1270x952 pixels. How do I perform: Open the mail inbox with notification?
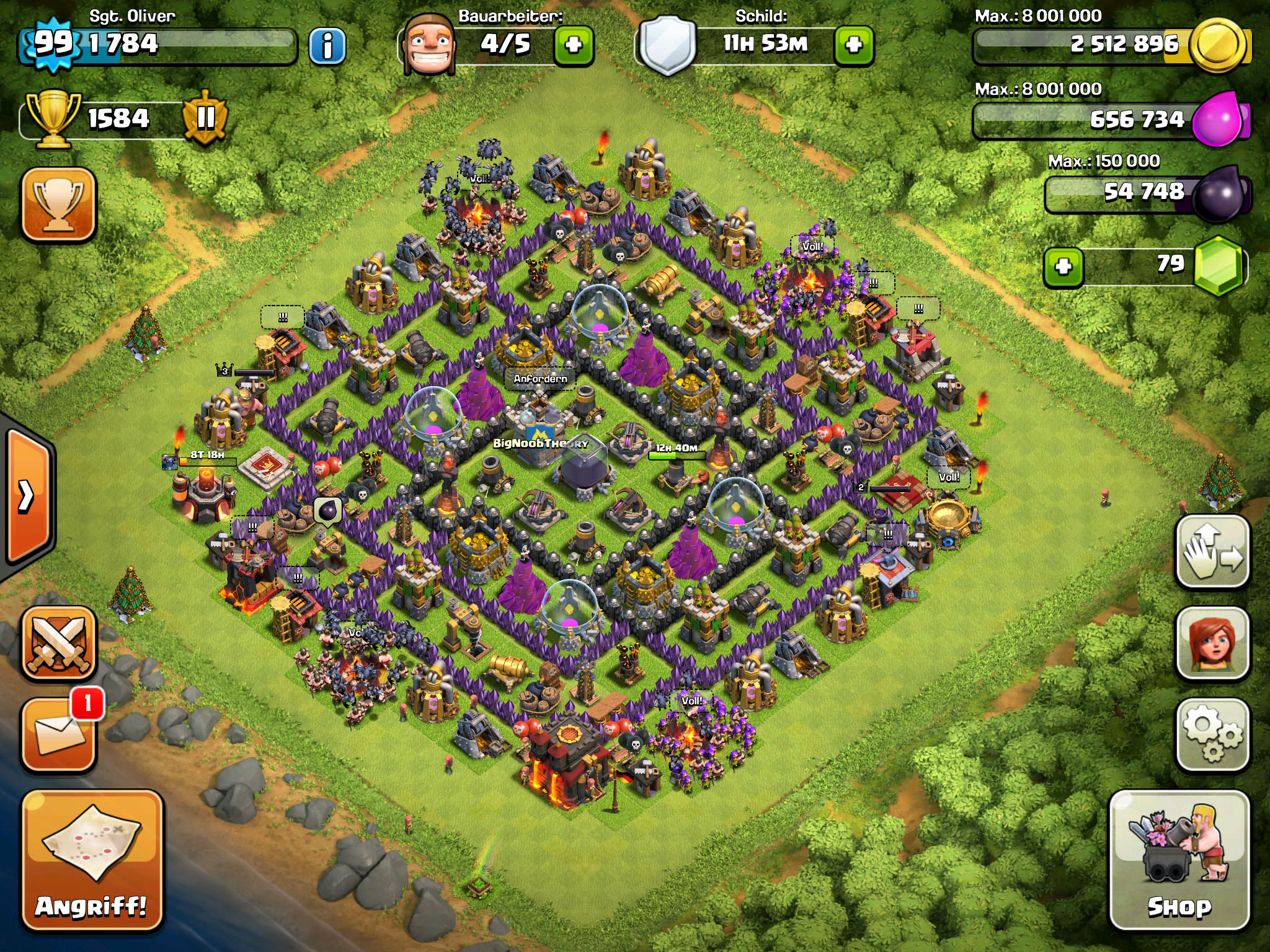59,735
